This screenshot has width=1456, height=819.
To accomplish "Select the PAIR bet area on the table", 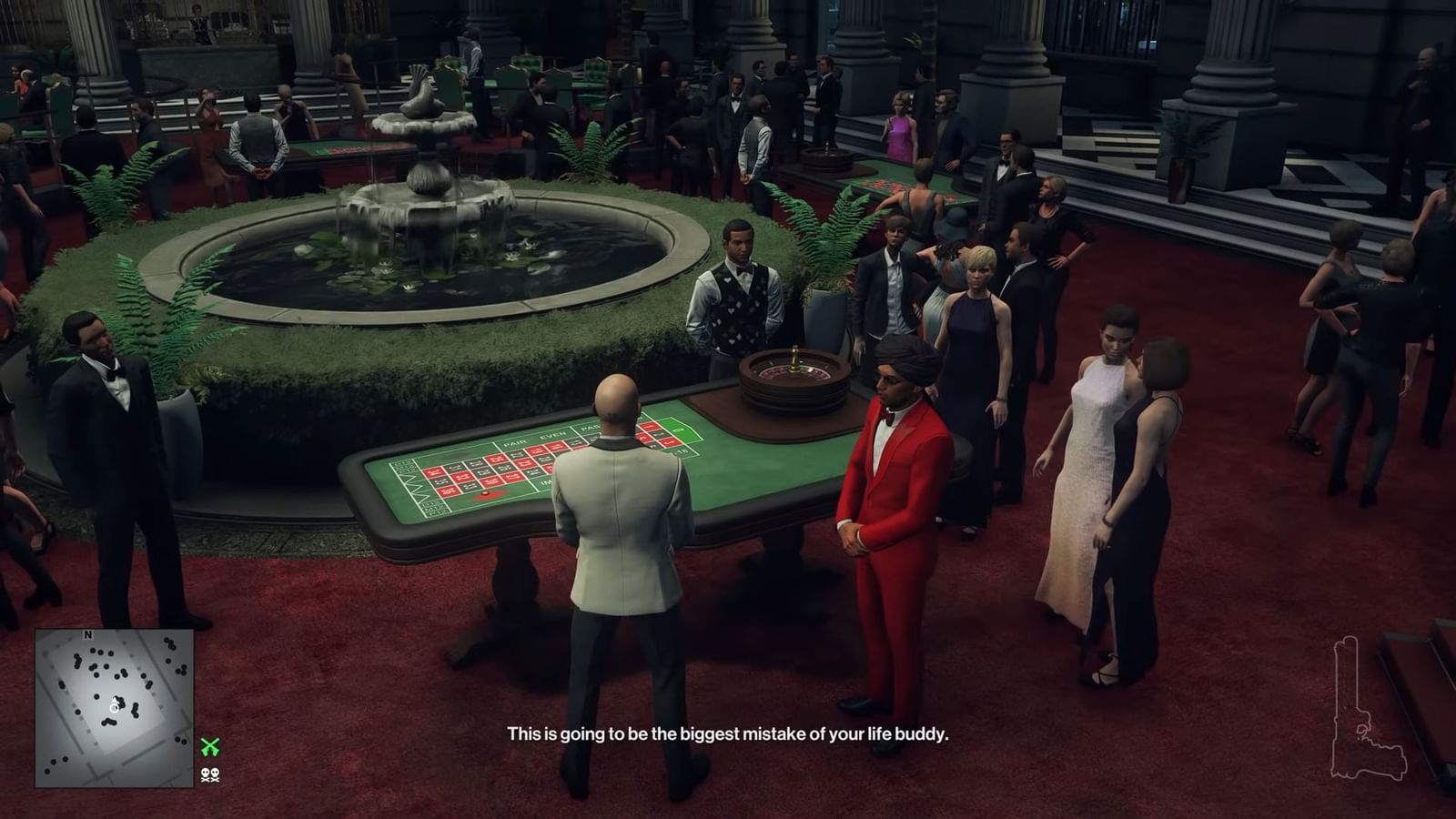I will [515, 442].
